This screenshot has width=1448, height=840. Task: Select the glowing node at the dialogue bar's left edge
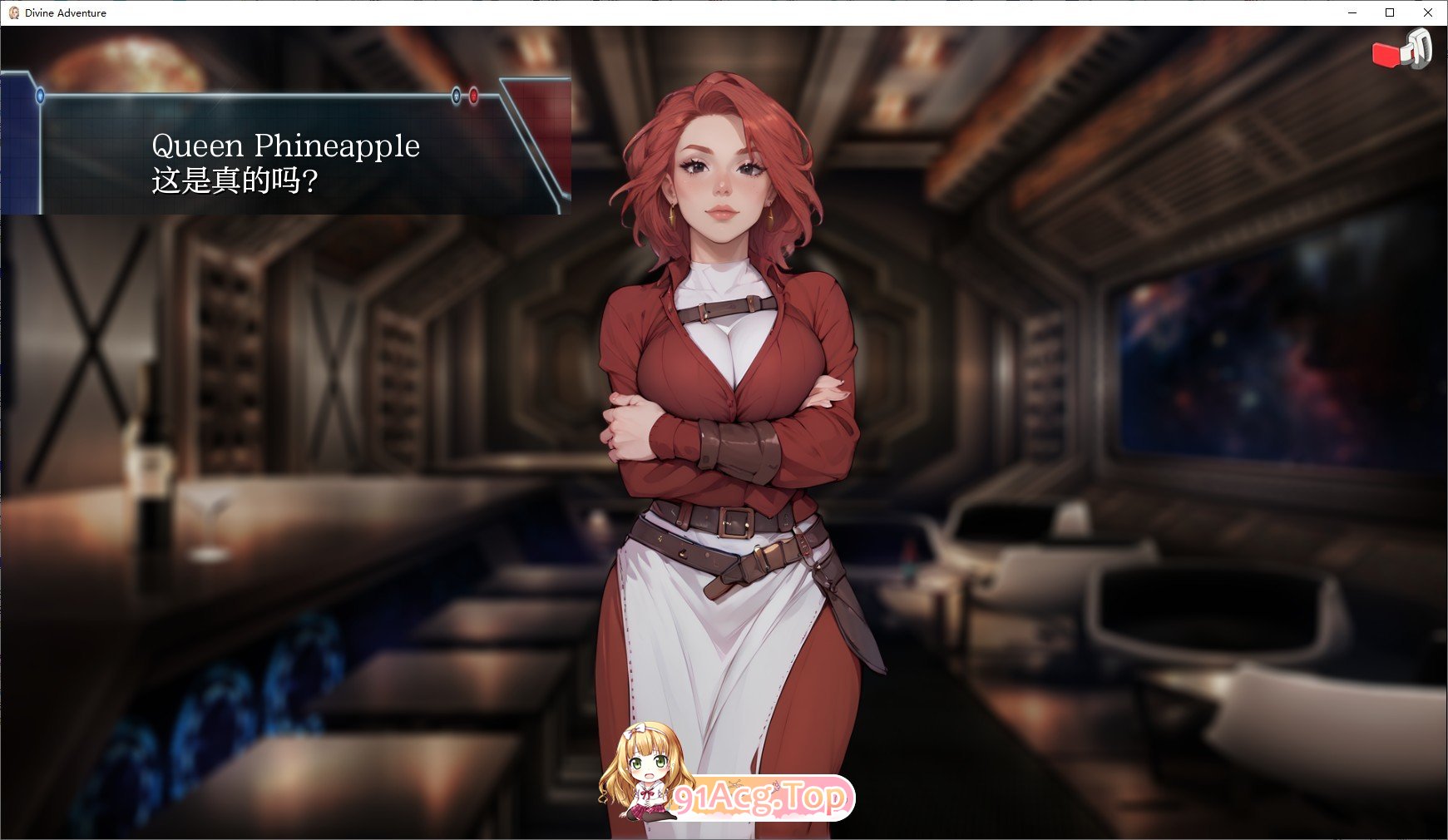[39, 96]
